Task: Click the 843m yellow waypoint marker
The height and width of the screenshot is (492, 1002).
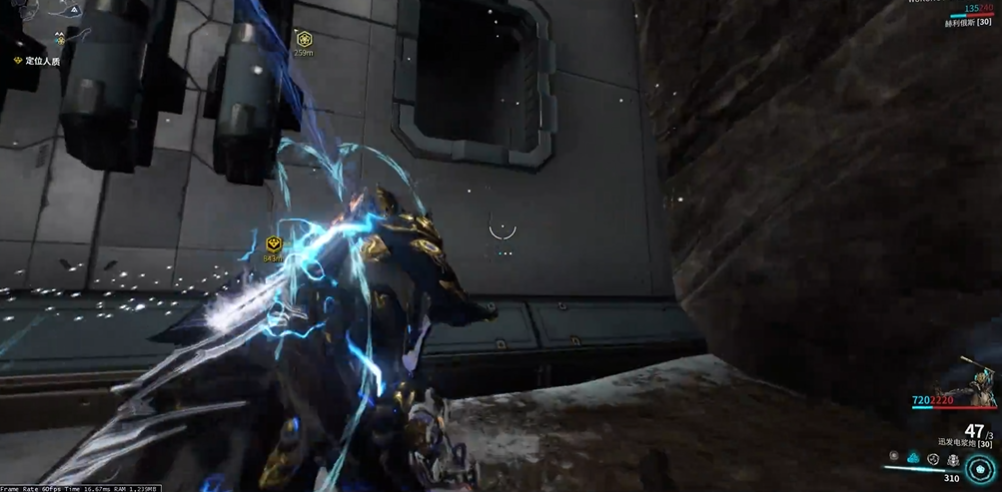Action: pyautogui.click(x=273, y=244)
